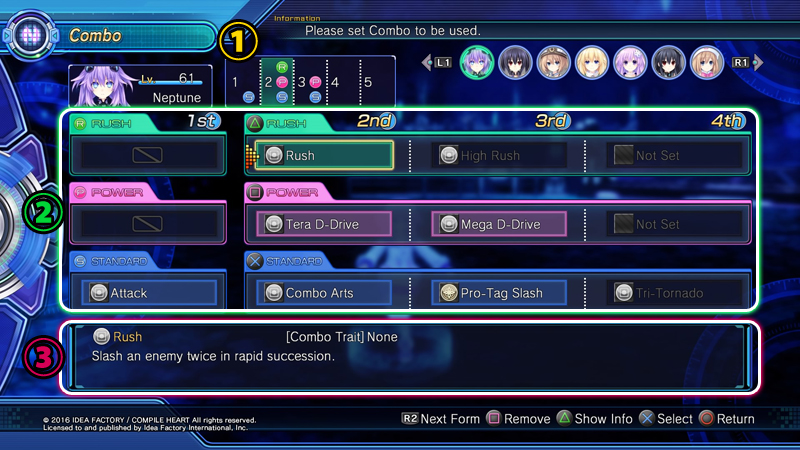Viewport: 800px width, 450px height.
Task: Choose the character portrait wearing a brown hat
Action: (553, 62)
